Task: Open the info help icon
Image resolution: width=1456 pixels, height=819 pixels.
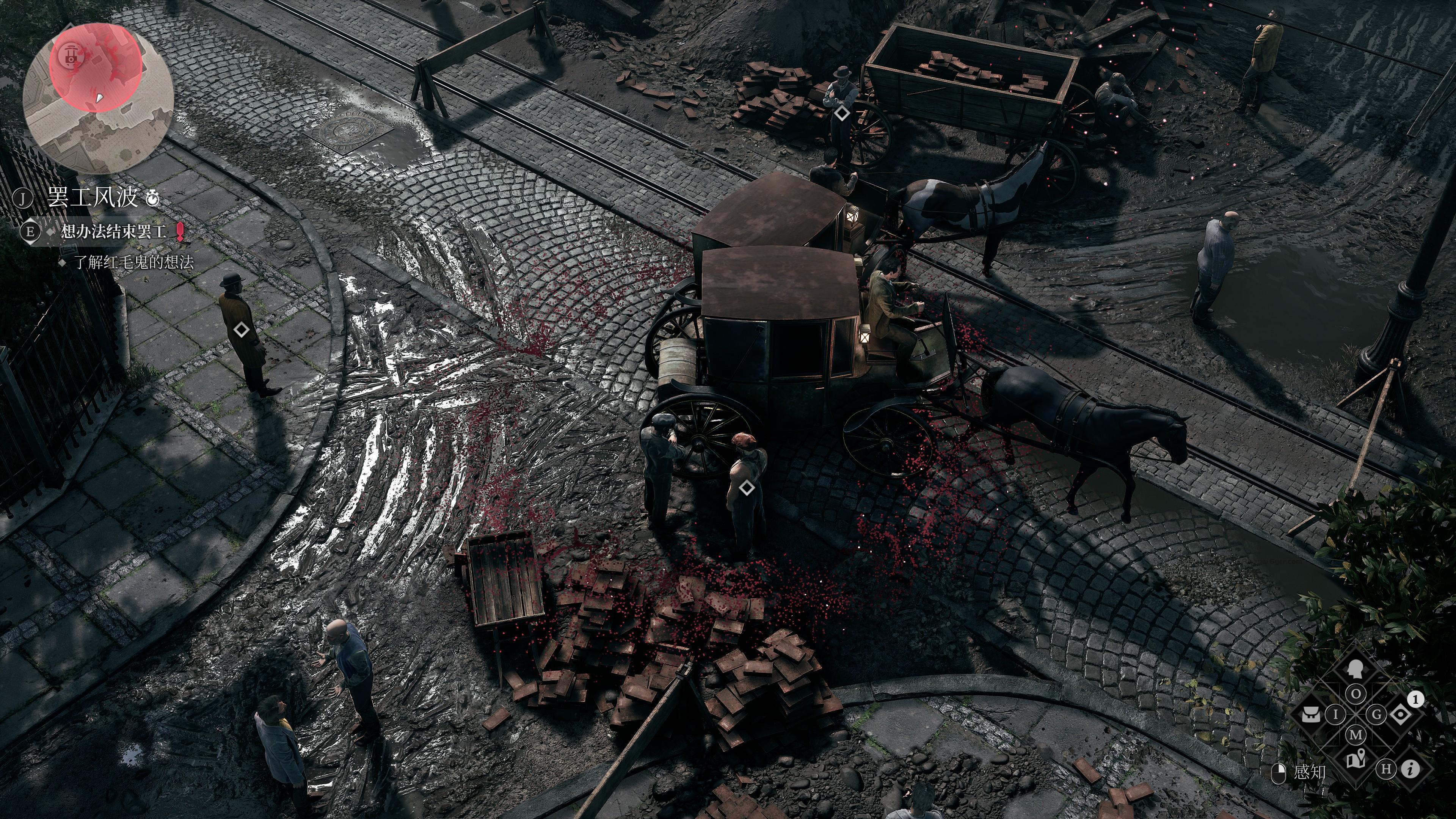Action: tap(1411, 769)
